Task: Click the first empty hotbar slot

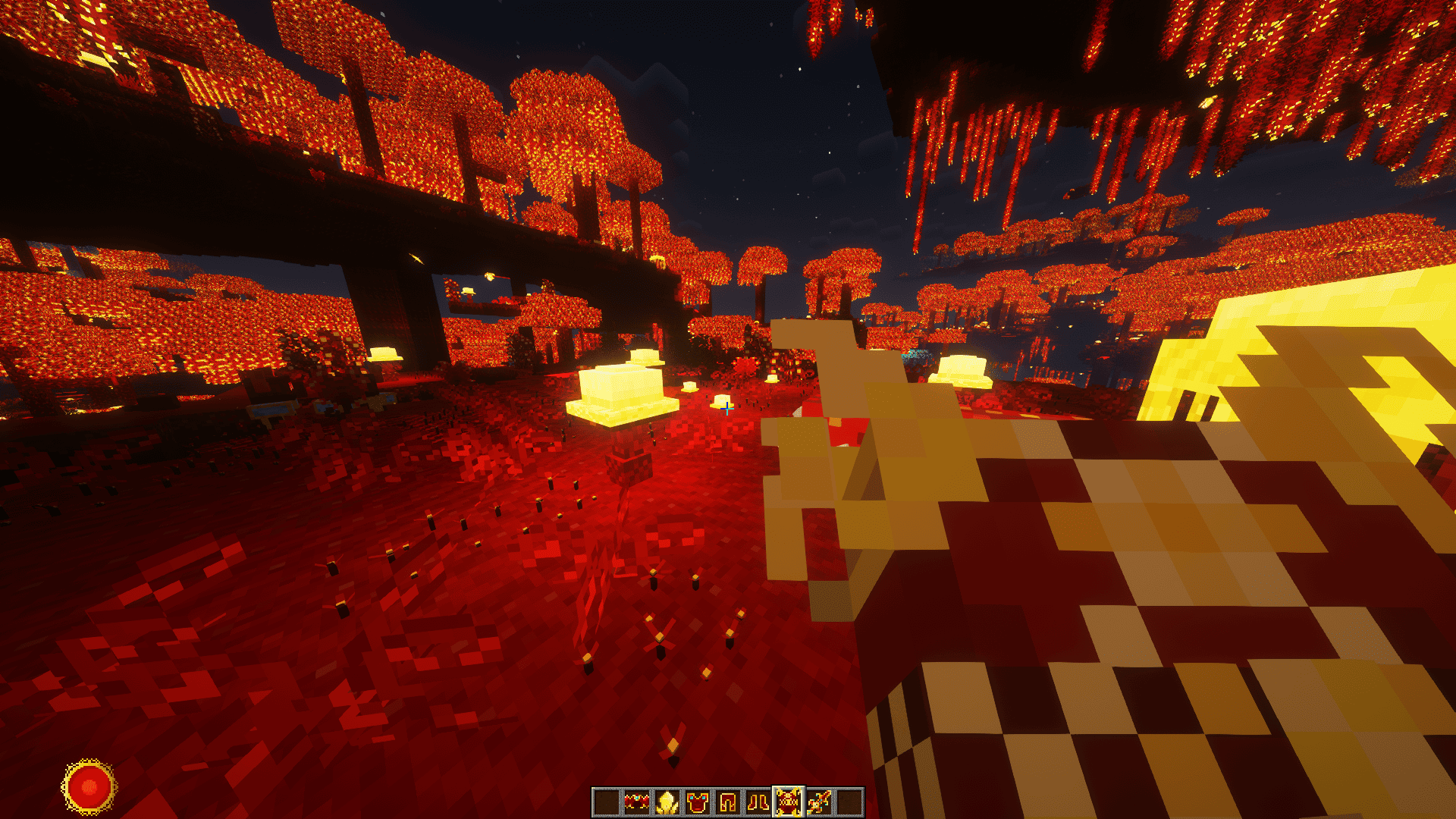Action: pos(607,800)
